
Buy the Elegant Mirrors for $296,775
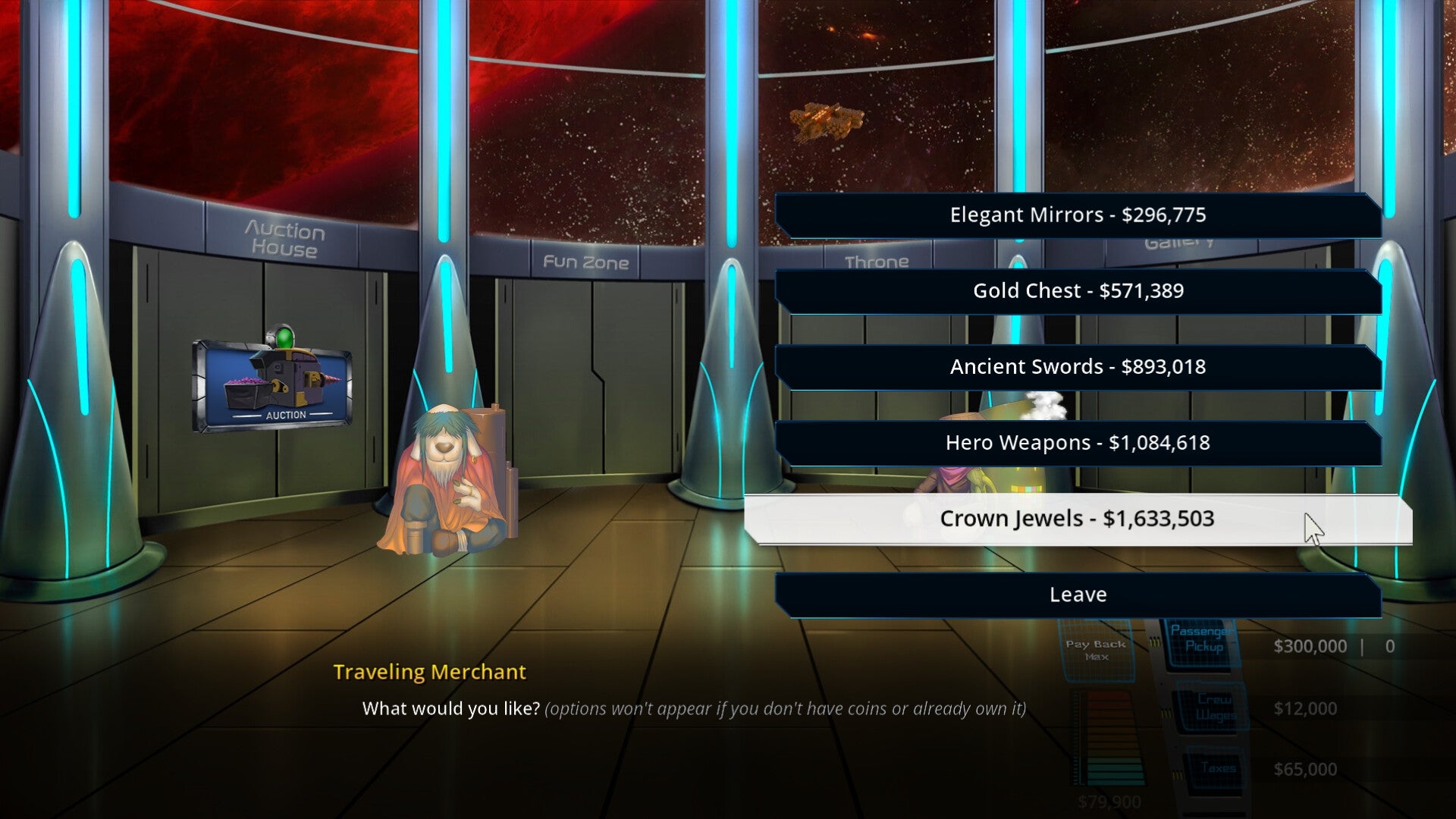[x=1077, y=215]
